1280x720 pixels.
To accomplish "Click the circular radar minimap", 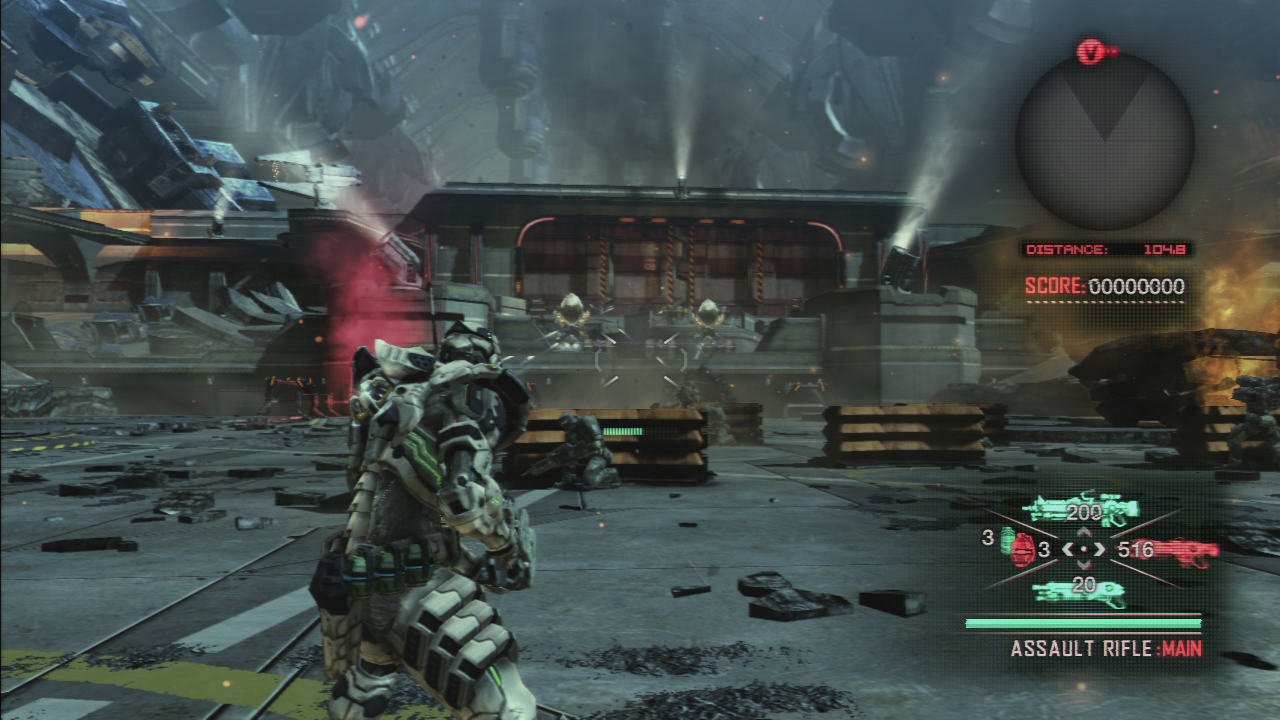I will coord(1104,140).
